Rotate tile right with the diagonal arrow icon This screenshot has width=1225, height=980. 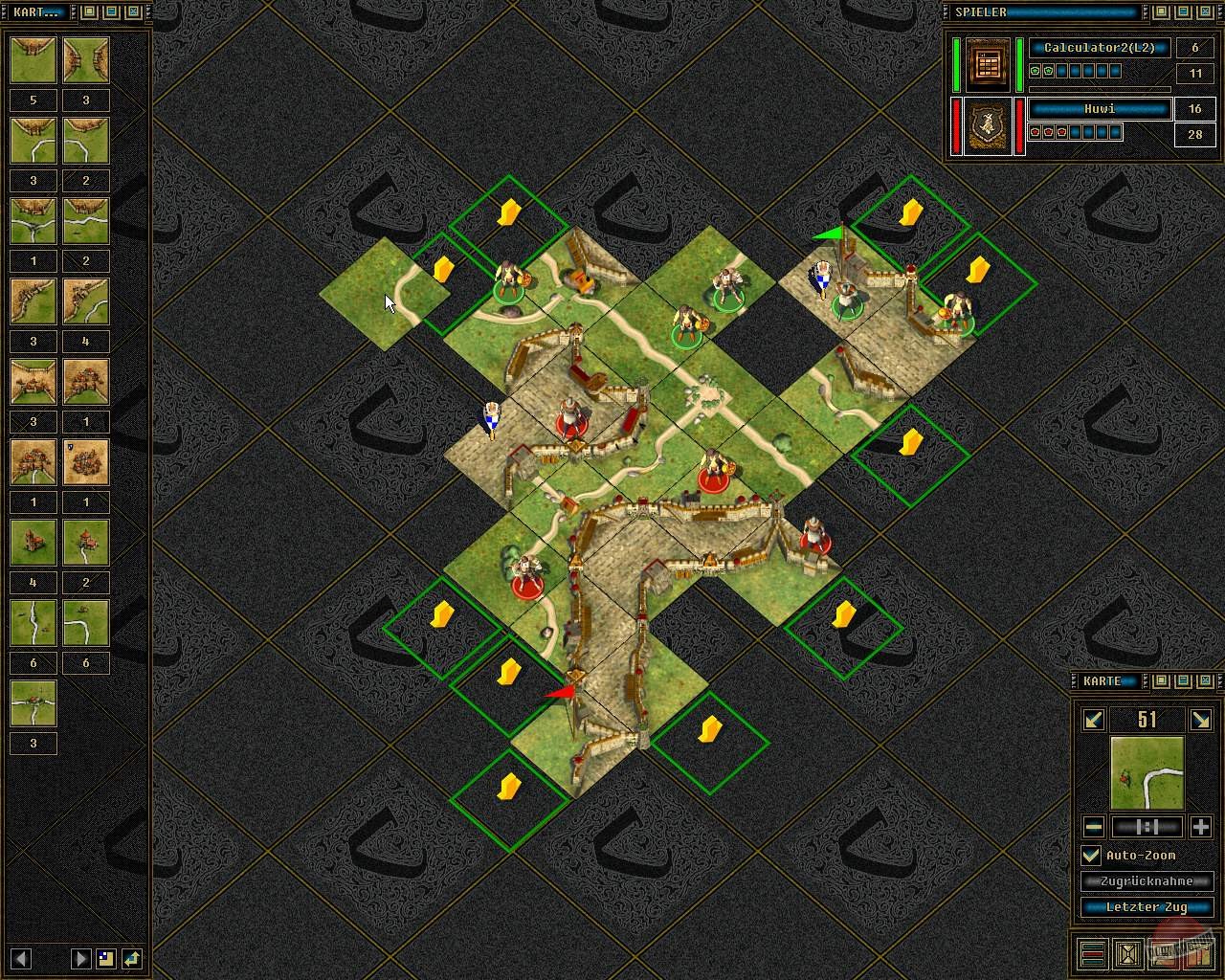[1202, 720]
